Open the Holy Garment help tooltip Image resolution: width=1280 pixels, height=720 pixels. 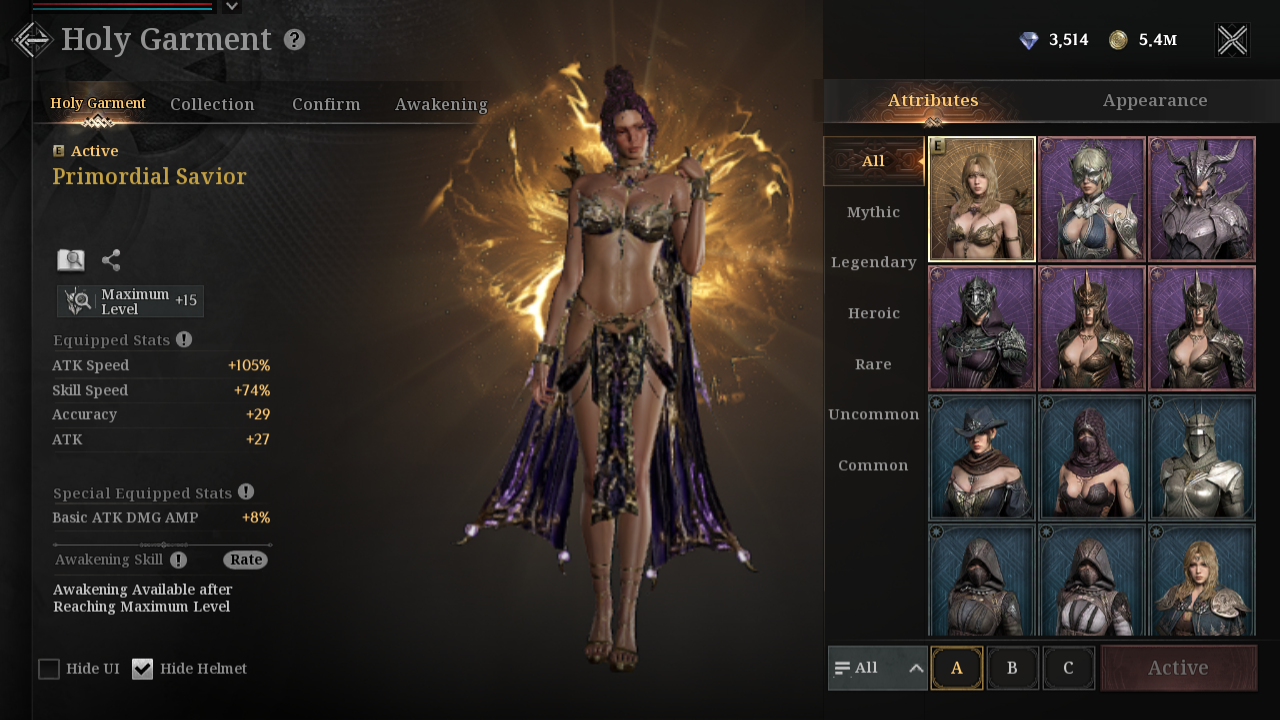pyautogui.click(x=294, y=40)
